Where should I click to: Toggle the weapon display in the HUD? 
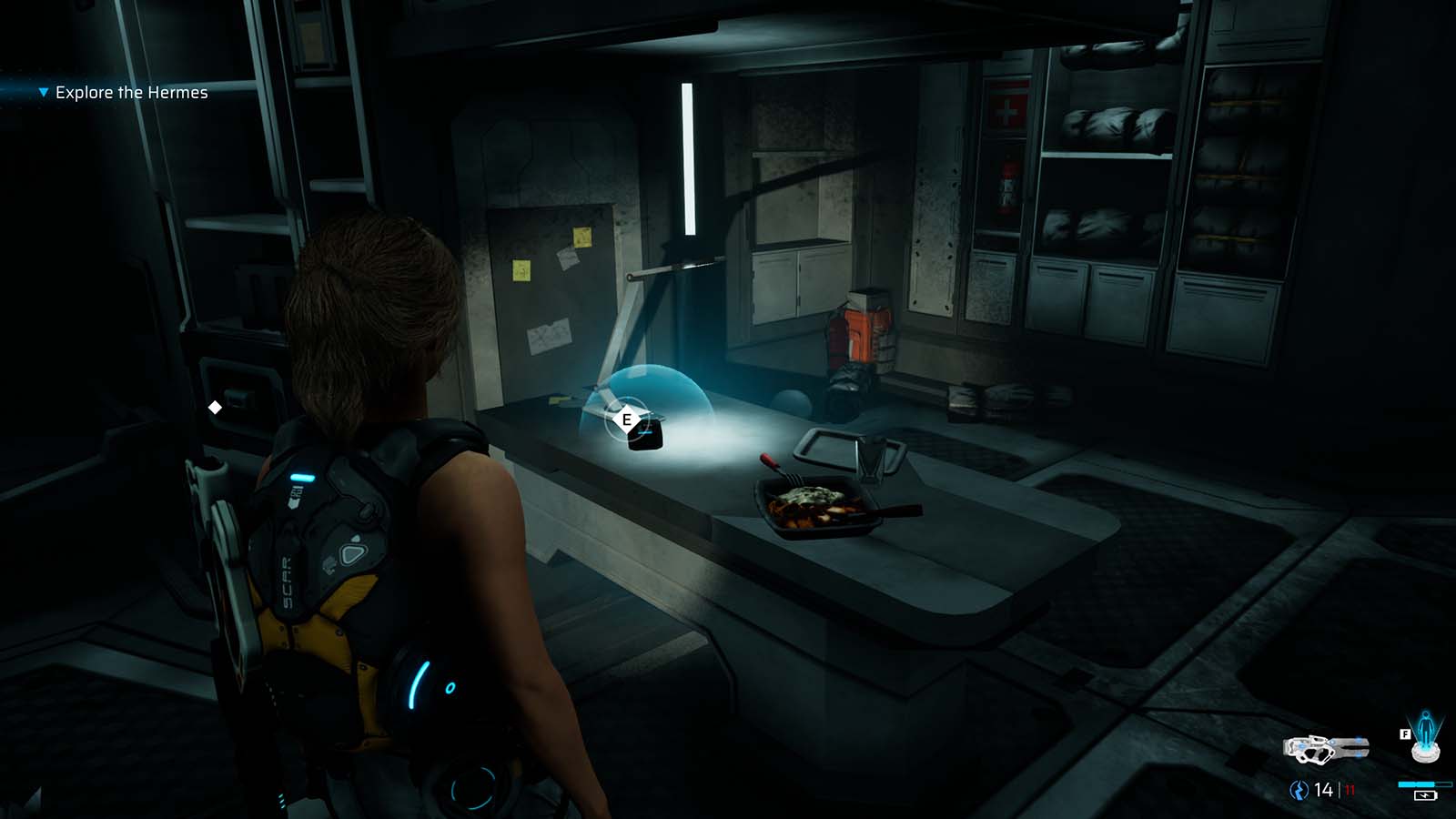[x=1327, y=747]
